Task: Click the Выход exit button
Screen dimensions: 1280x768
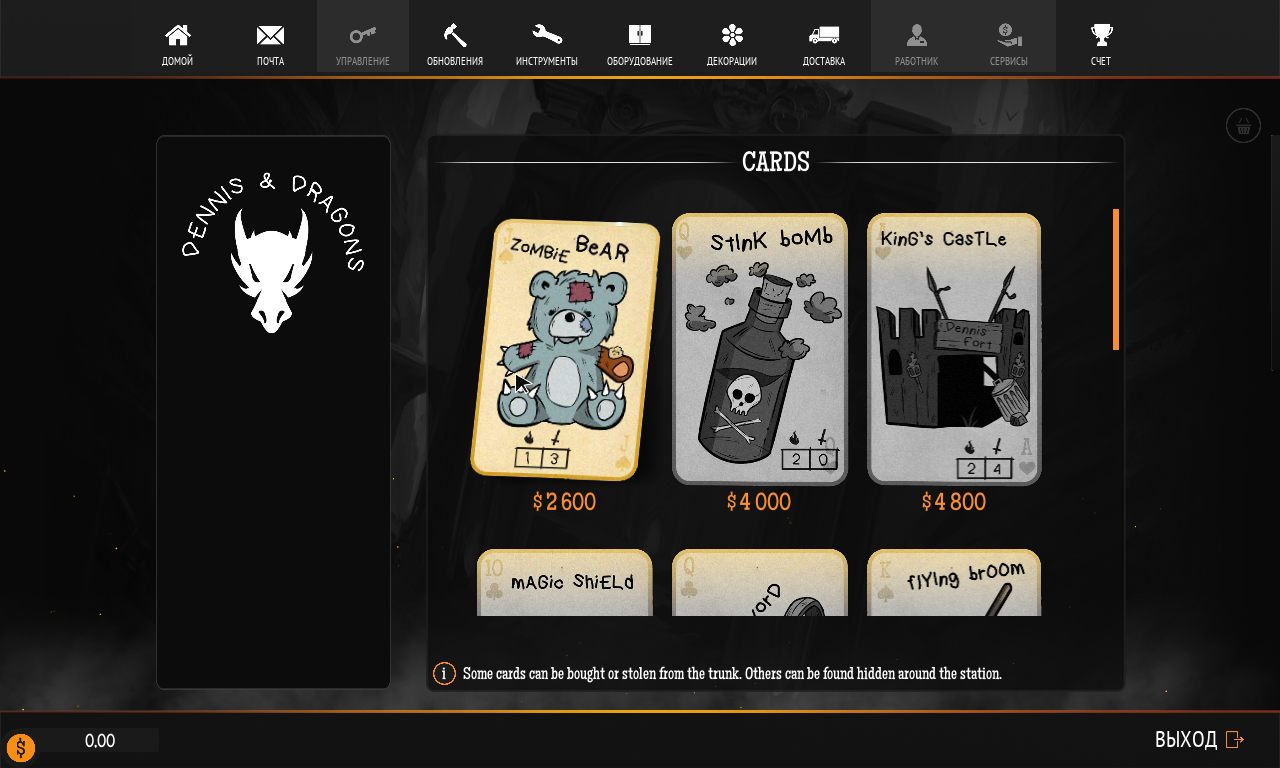Action: [x=1199, y=740]
